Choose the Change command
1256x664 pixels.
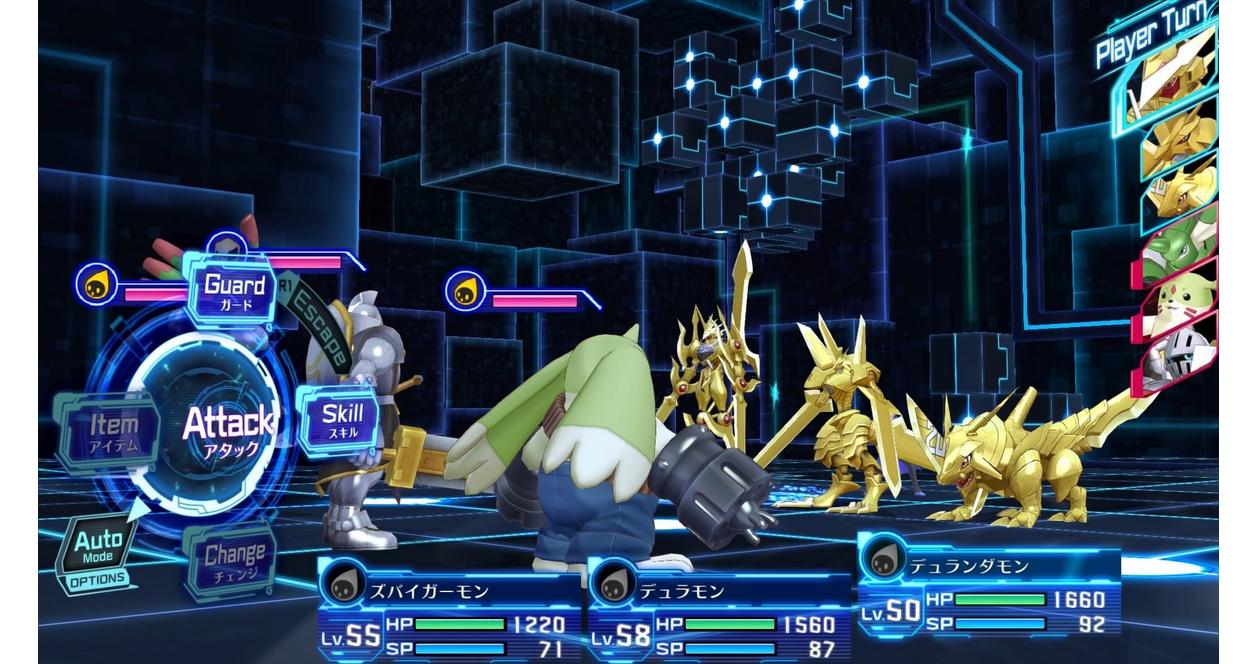[x=234, y=560]
